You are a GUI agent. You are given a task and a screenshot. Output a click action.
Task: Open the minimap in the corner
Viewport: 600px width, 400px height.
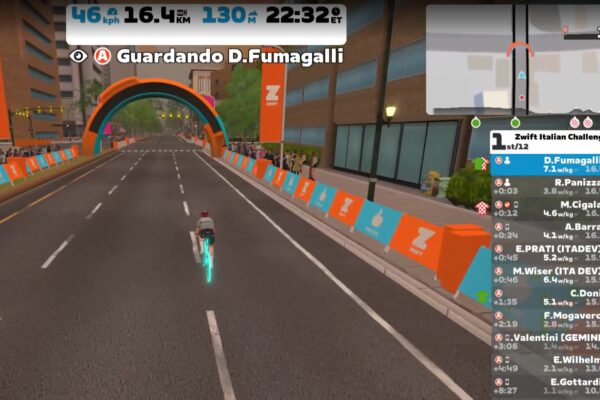click(512, 58)
